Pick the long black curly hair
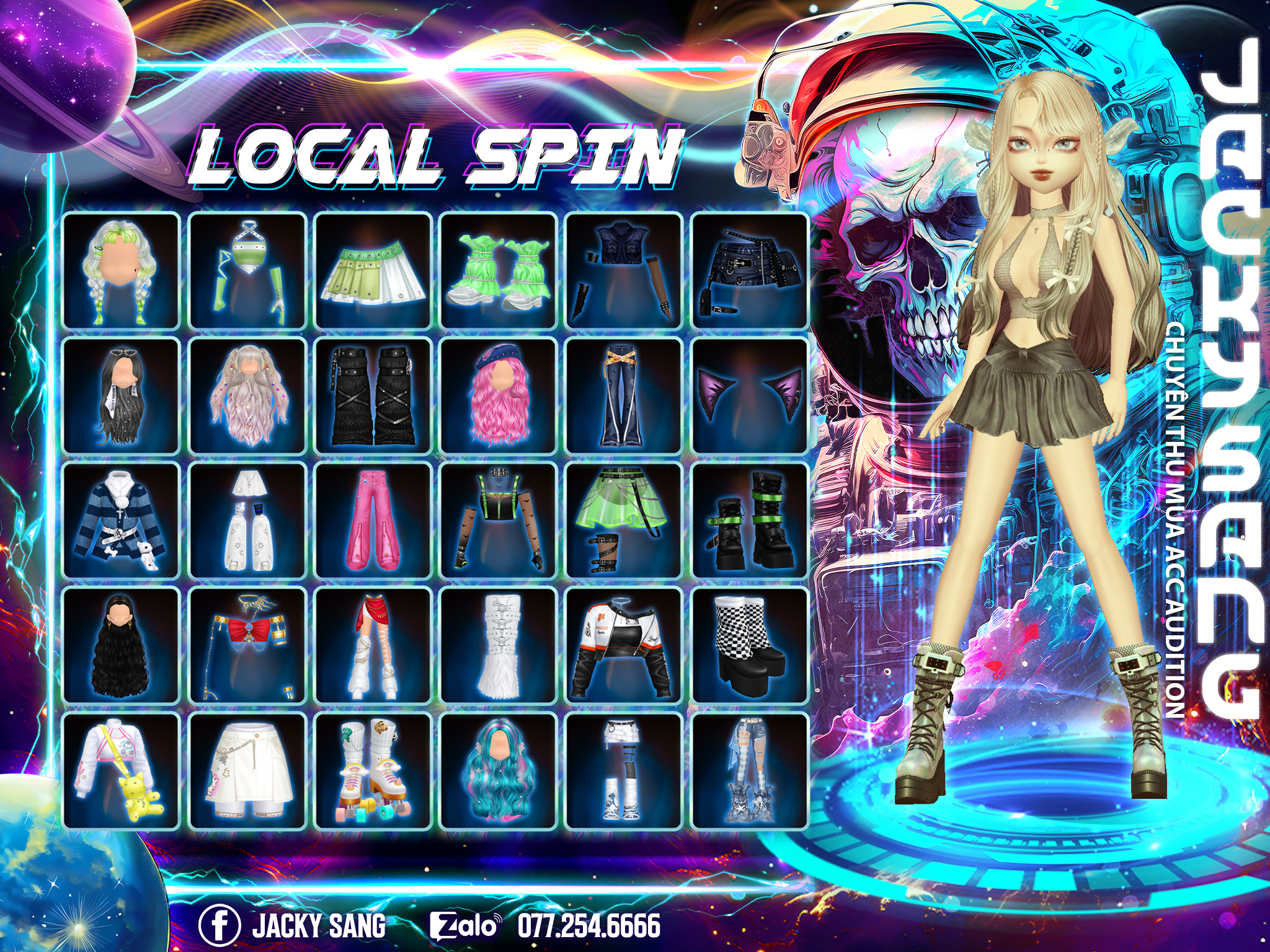The width and height of the screenshot is (1270, 952). click(x=121, y=646)
